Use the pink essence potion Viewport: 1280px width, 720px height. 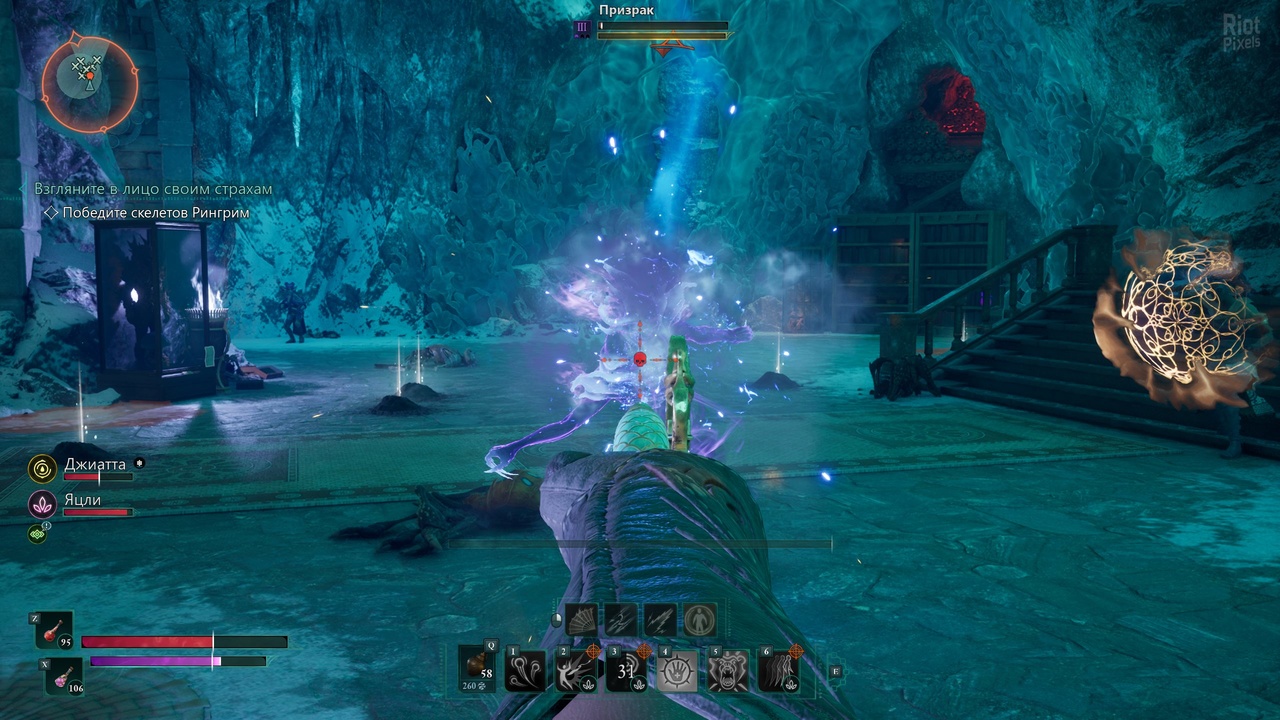click(x=64, y=675)
